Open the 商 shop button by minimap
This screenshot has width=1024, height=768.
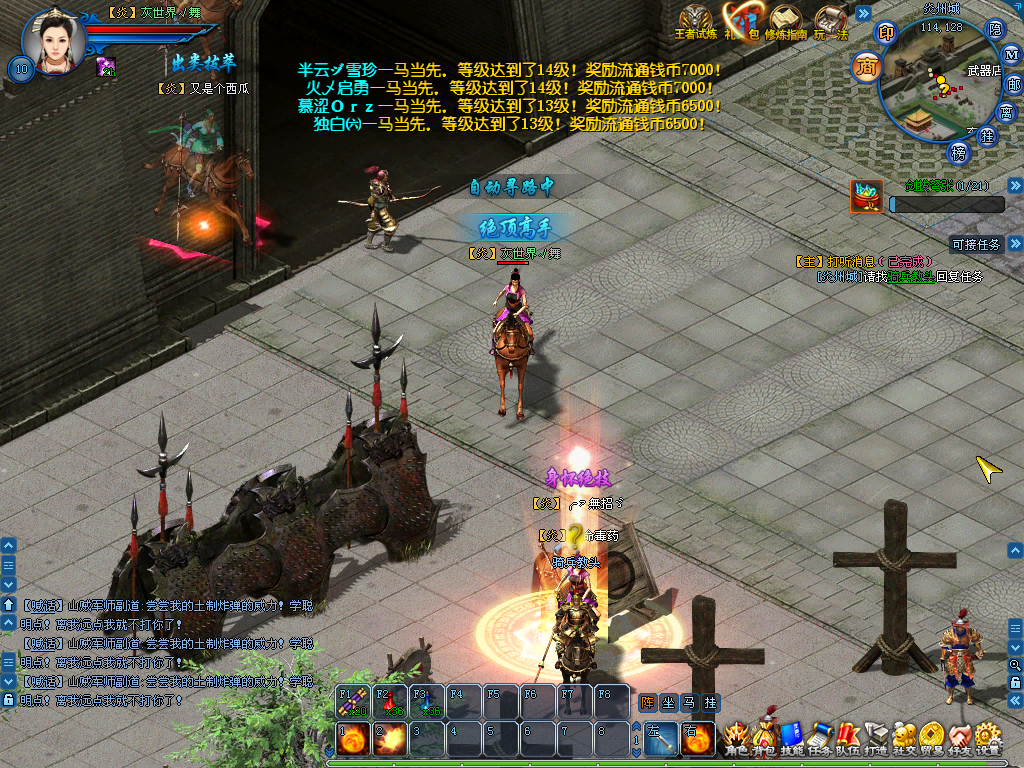[866, 67]
